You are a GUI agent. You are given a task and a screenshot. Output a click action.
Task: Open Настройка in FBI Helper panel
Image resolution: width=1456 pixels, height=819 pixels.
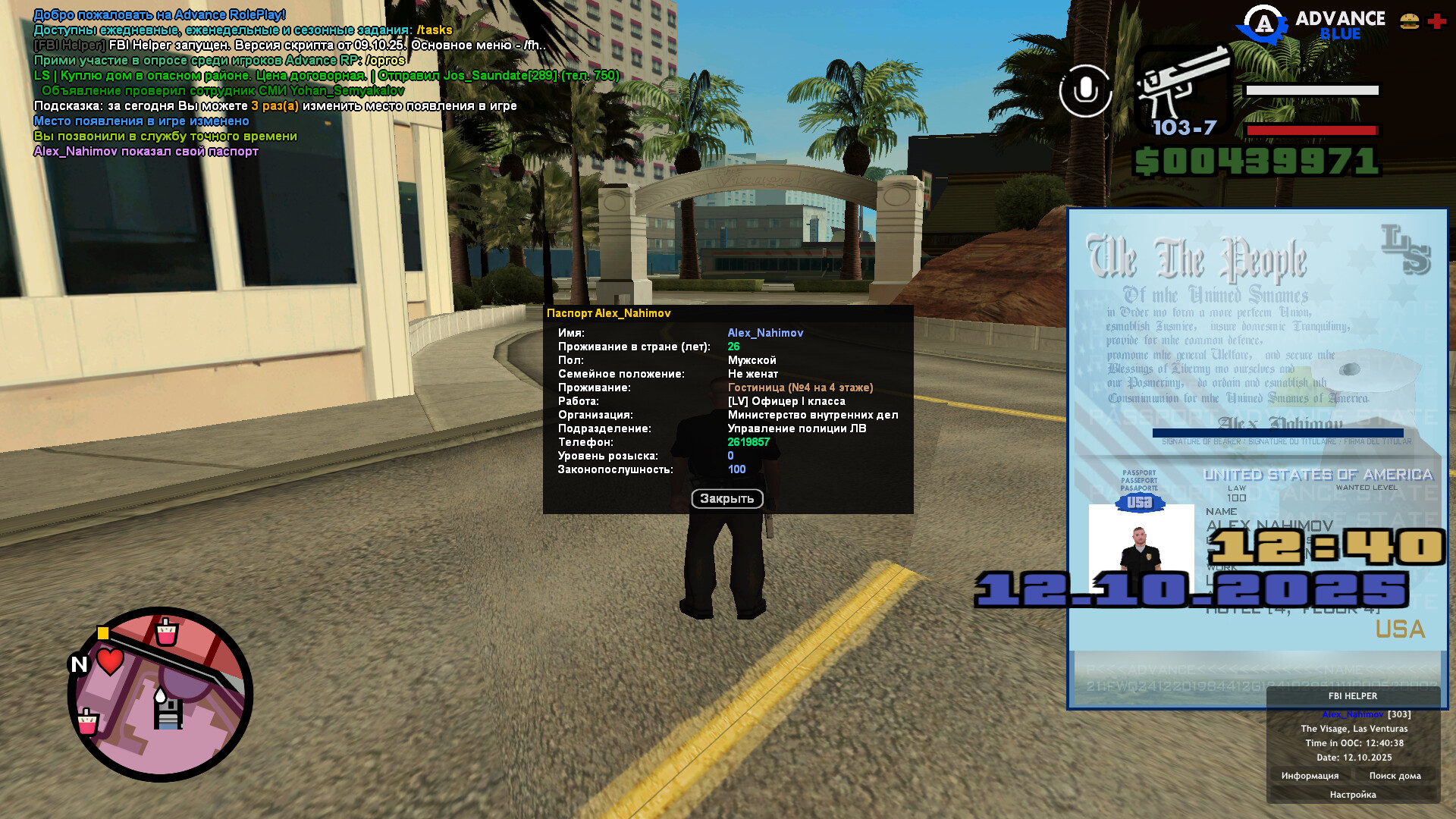[x=1352, y=795]
